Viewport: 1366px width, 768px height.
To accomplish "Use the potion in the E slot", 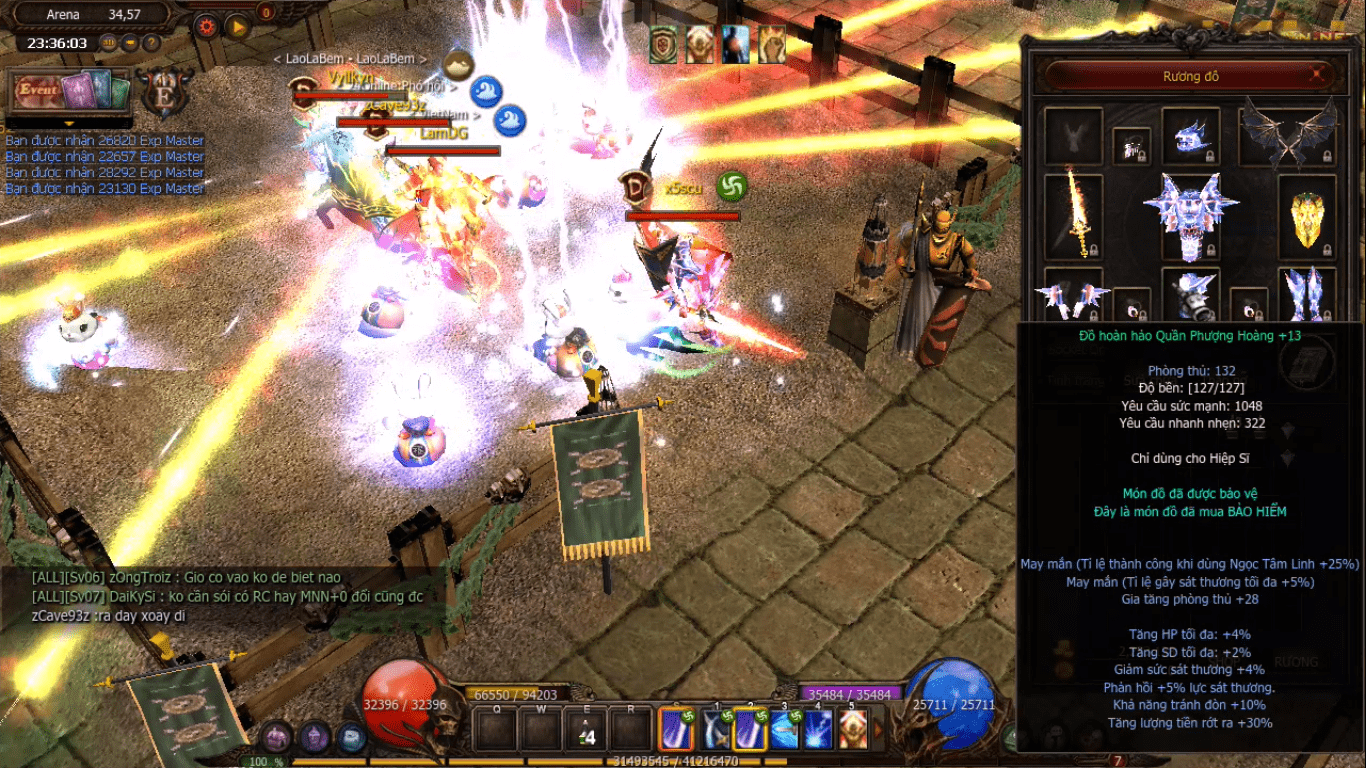I will point(587,728).
